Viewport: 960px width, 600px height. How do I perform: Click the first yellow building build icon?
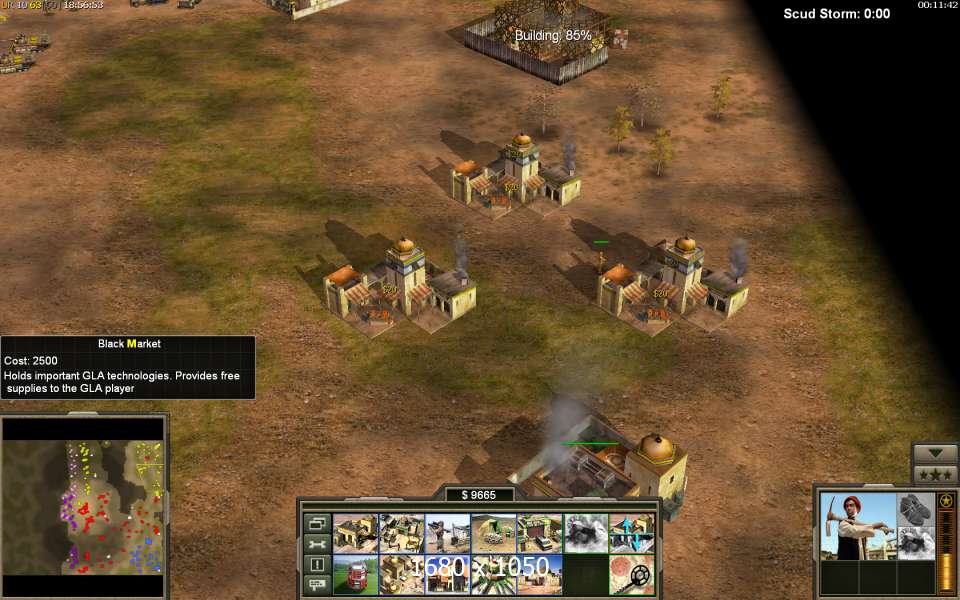355,534
